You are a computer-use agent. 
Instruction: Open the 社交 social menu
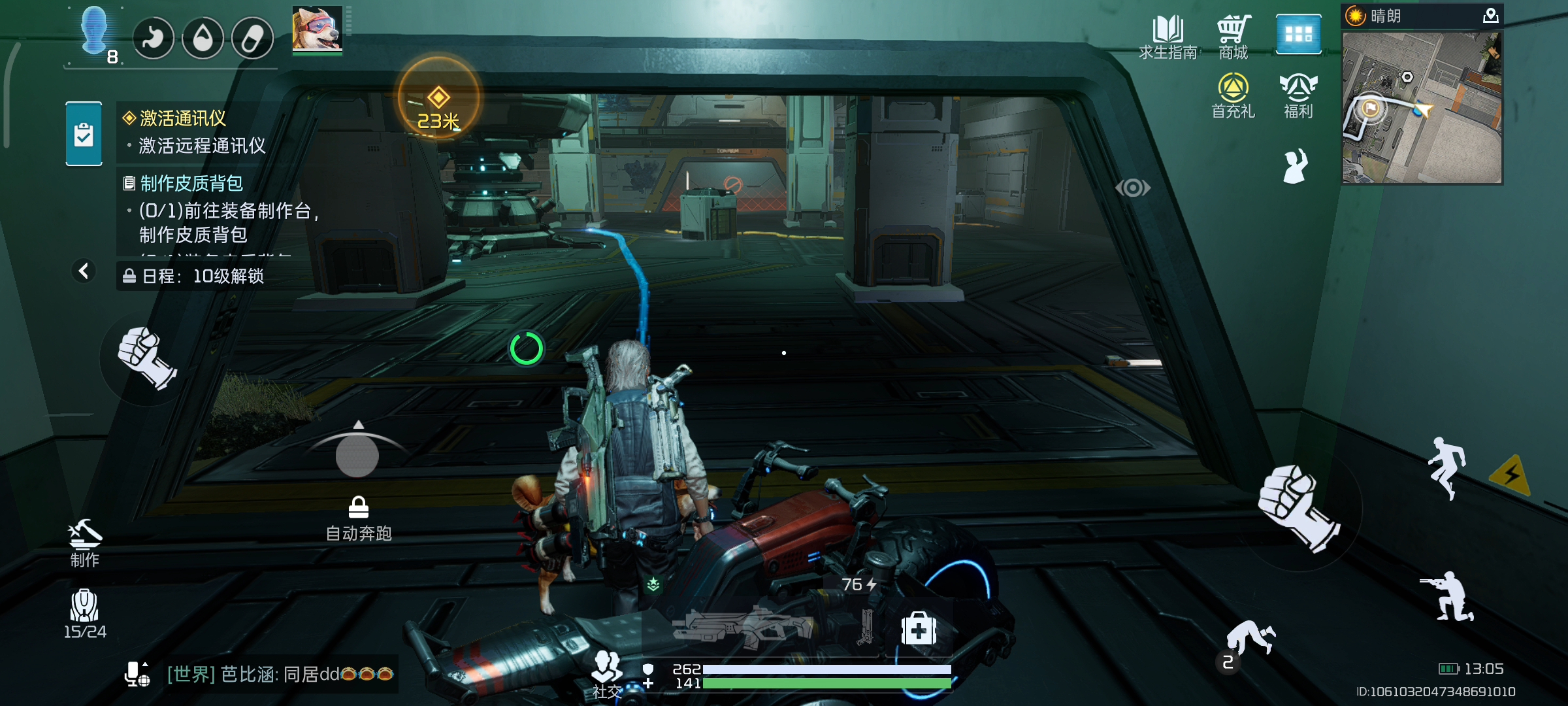[607, 674]
